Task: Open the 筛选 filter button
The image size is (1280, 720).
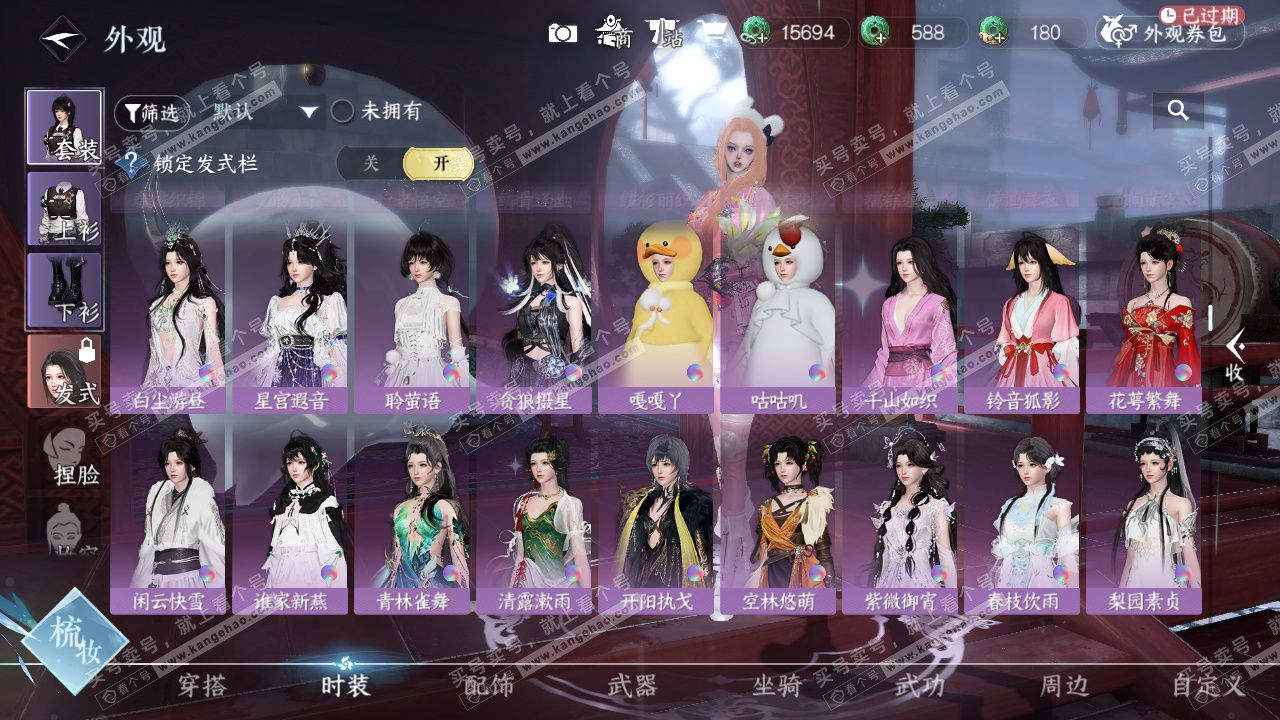Action: point(150,112)
